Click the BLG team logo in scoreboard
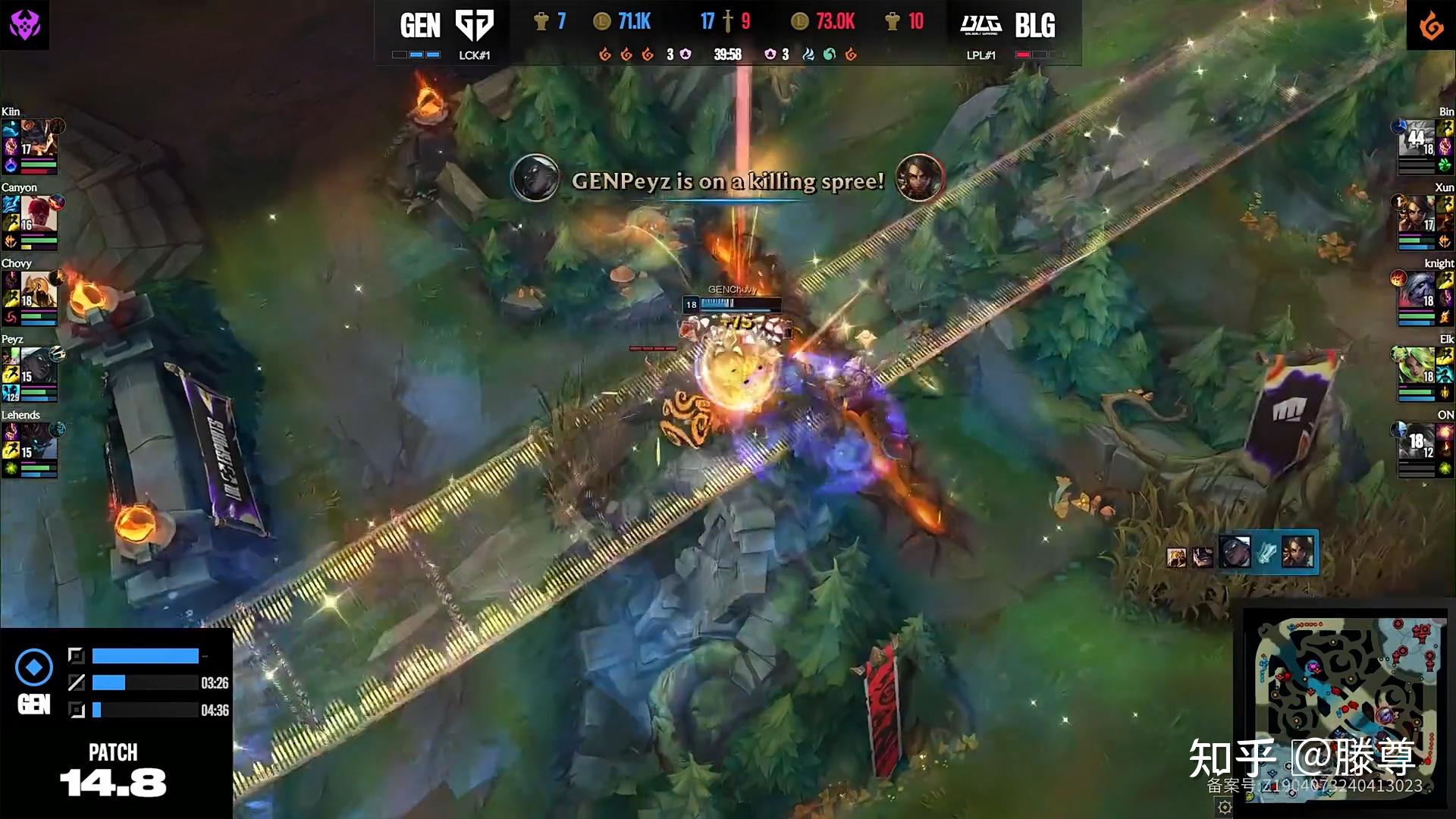Viewport: 1456px width, 819px height. coord(981,26)
